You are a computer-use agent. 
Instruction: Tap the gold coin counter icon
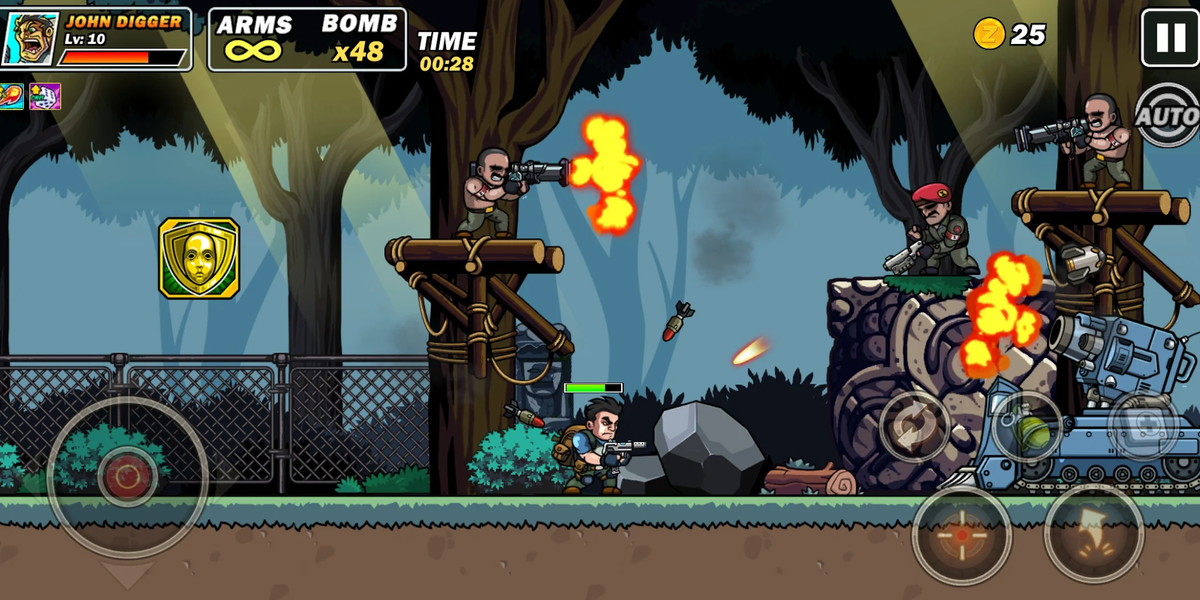[x=989, y=34]
